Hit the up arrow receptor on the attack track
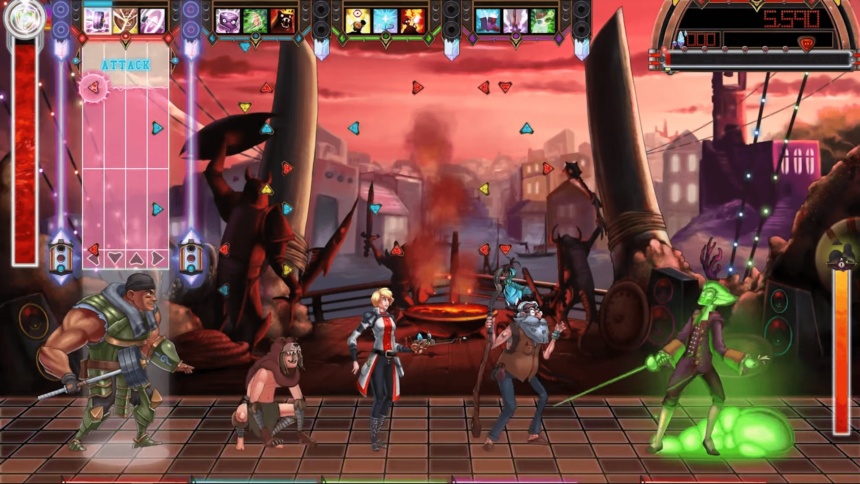 136,258
